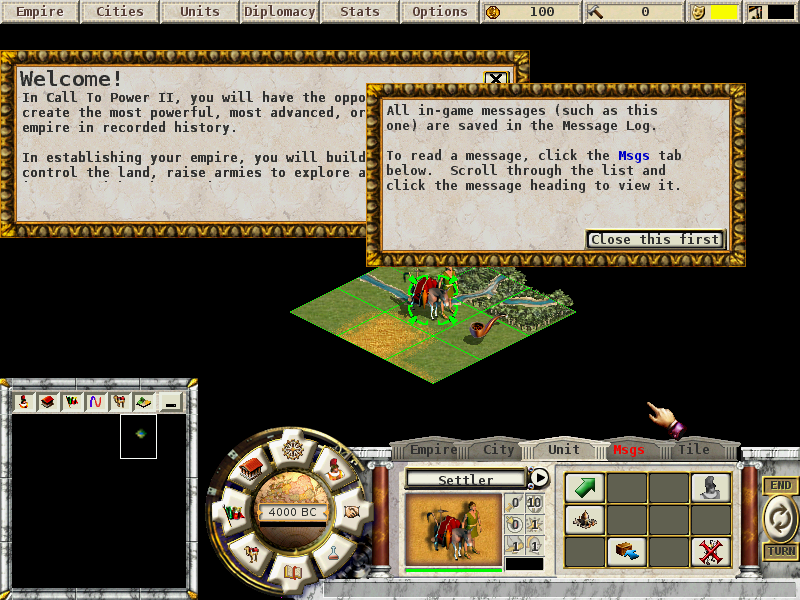Screen dimensions: 800x600
Task: Open the Cities menu
Action: coord(120,12)
